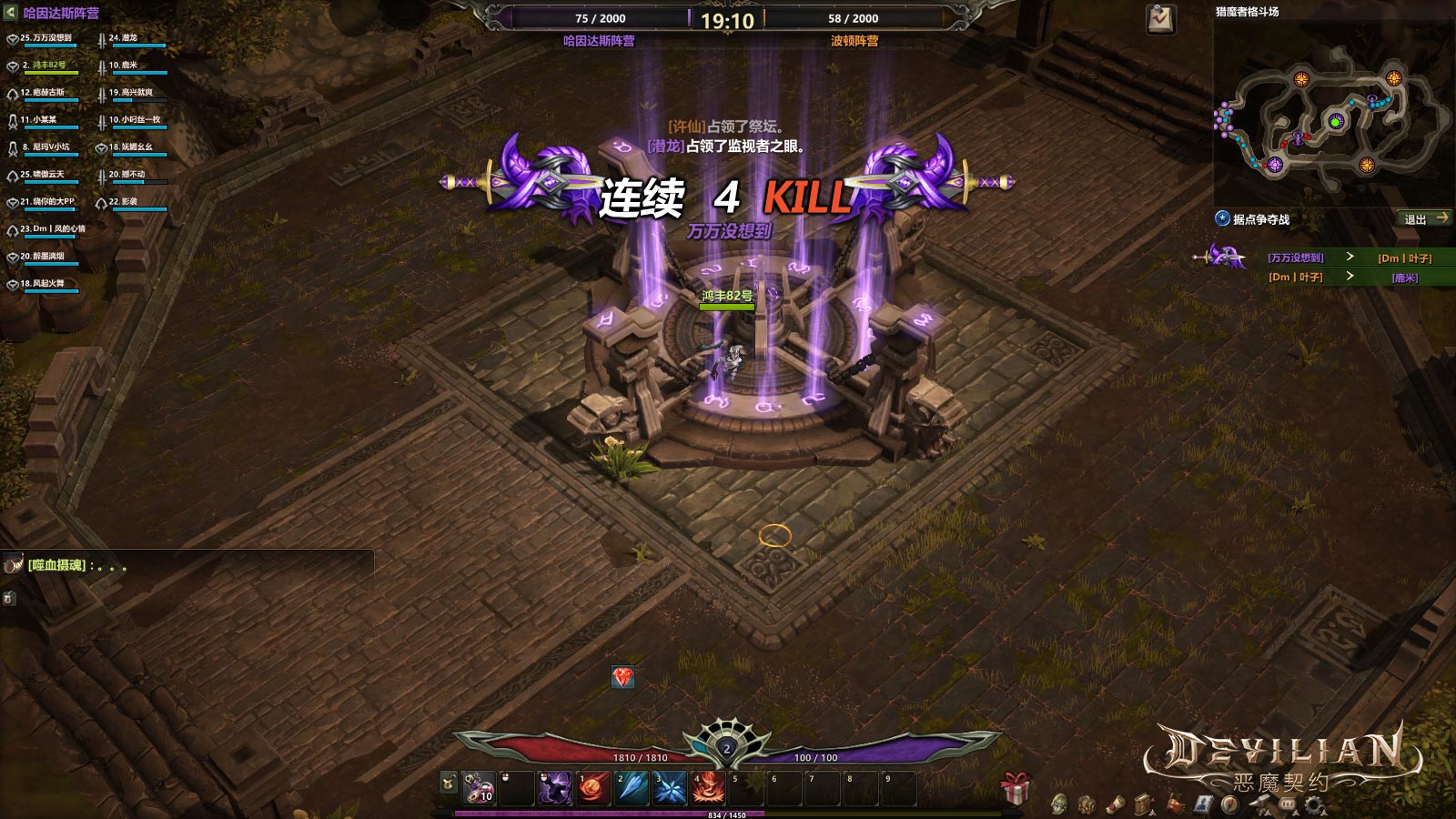Activate the purple shadow right-click skill
Screen dimensions: 1456x819
554,788
